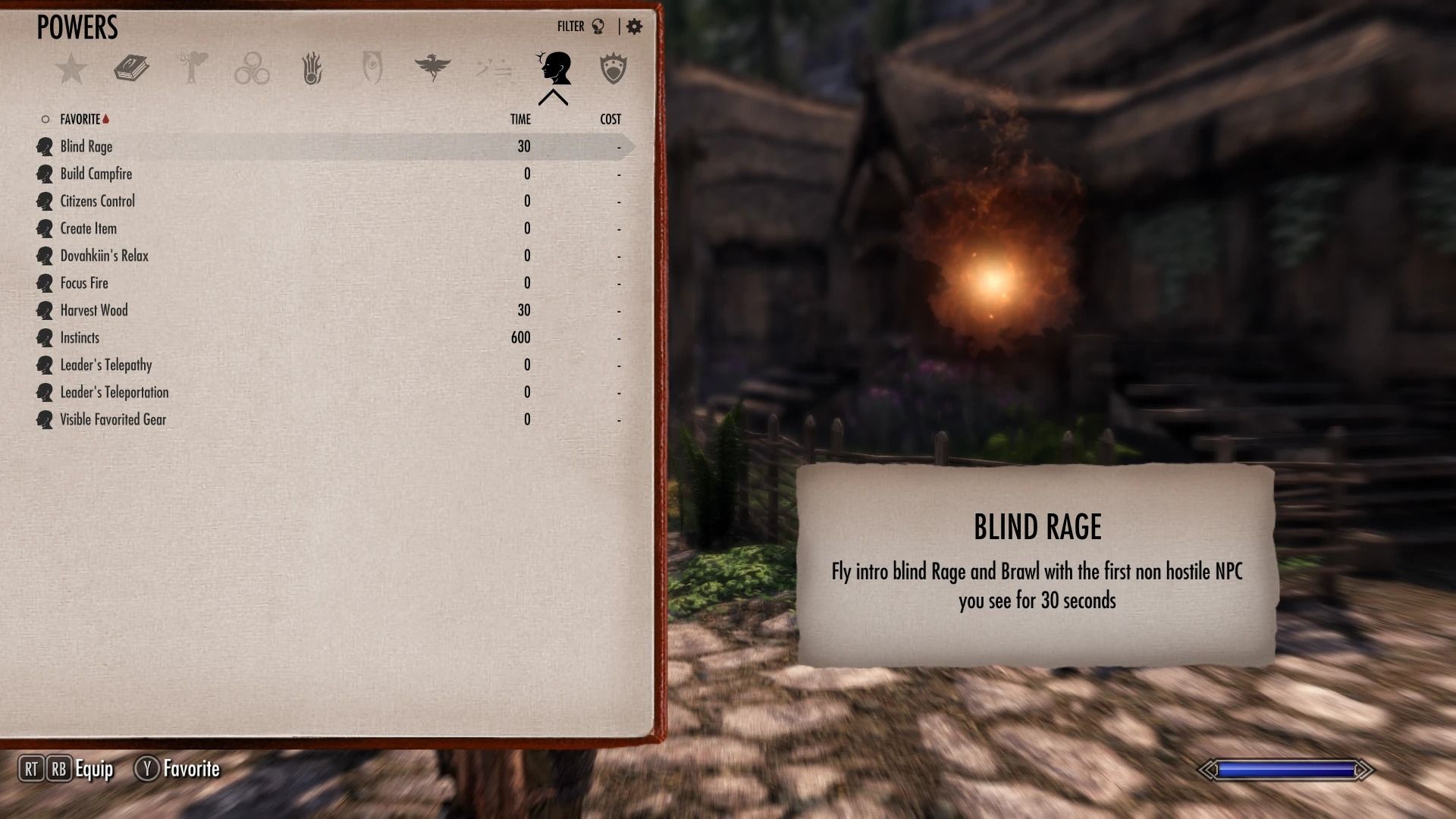Open the Favorites star category
Screen dimensions: 1456x819
(x=72, y=68)
